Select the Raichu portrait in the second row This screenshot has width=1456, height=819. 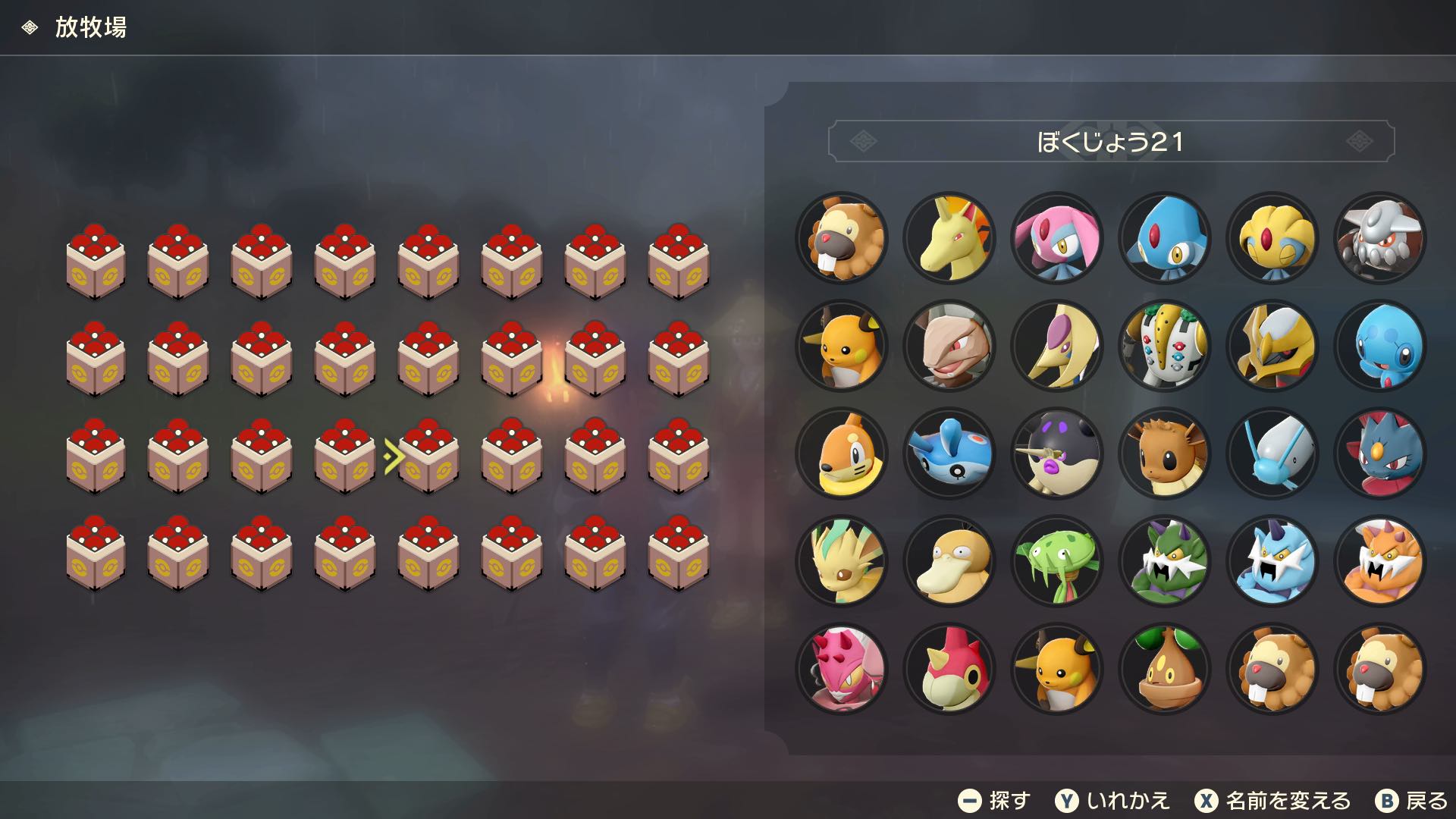(x=842, y=346)
